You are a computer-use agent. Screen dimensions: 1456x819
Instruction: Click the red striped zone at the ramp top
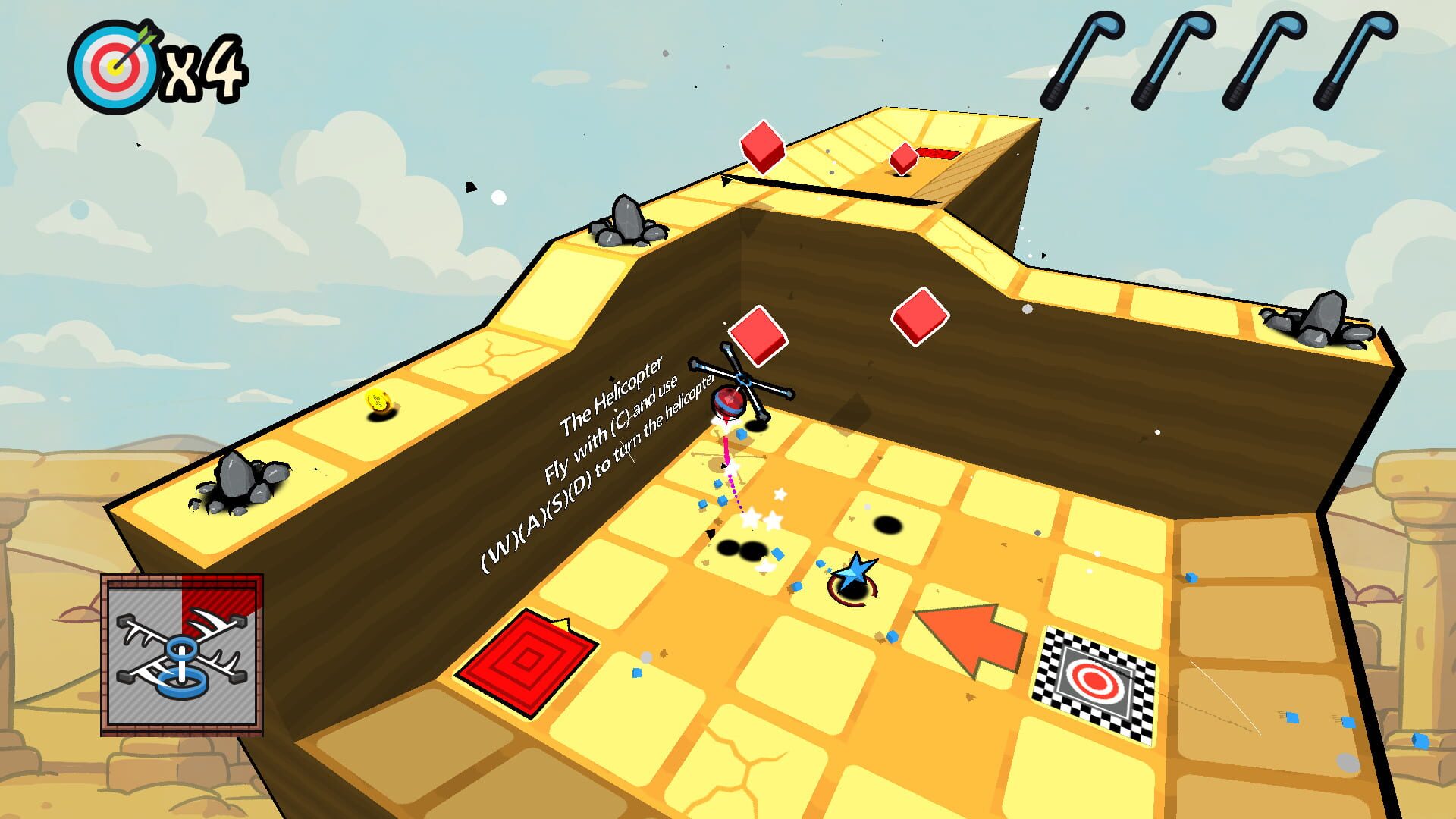tap(938, 151)
